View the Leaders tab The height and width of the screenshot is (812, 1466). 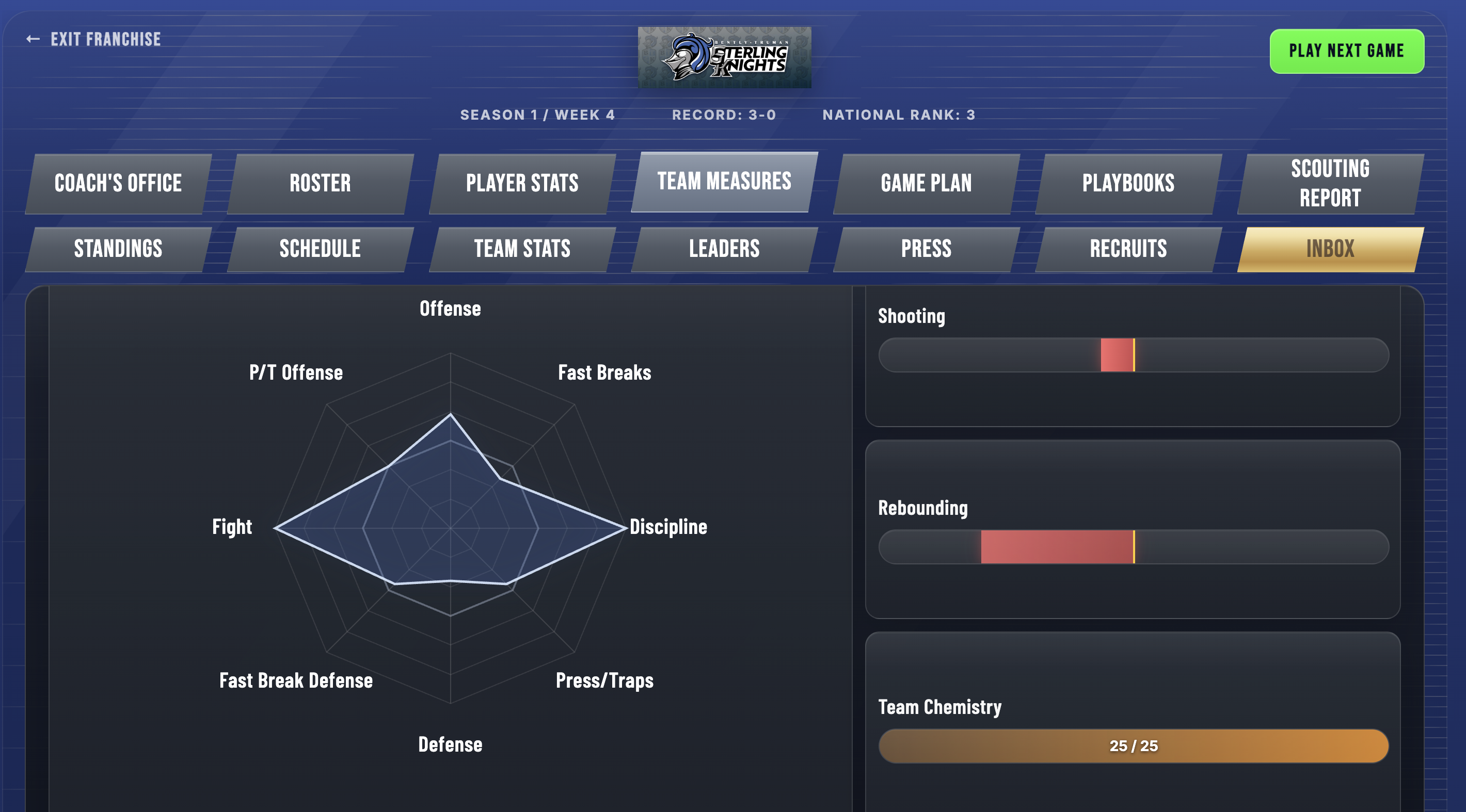(x=724, y=249)
